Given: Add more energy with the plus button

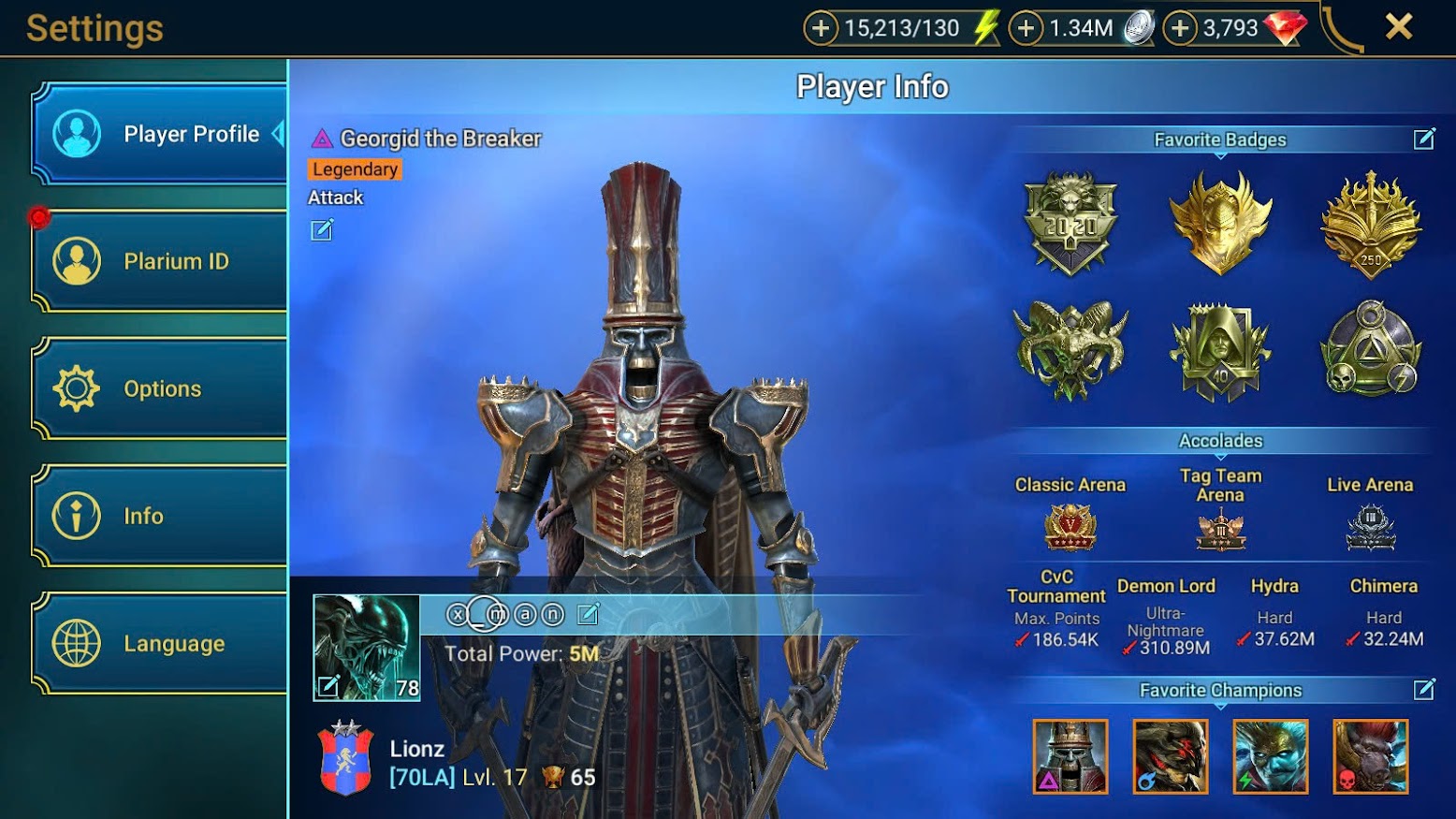Looking at the screenshot, I should [x=821, y=28].
